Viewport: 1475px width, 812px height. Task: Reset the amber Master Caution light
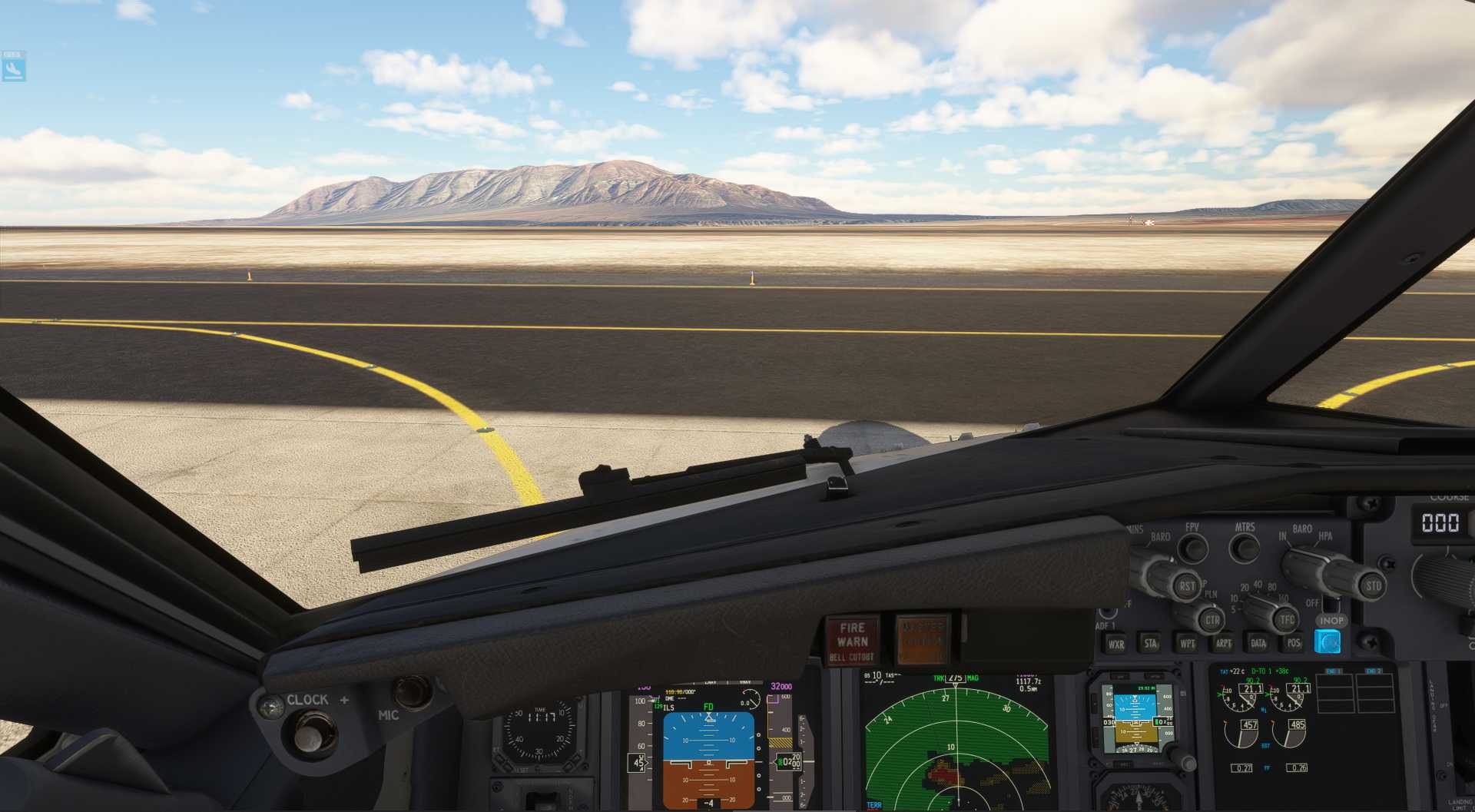point(922,639)
